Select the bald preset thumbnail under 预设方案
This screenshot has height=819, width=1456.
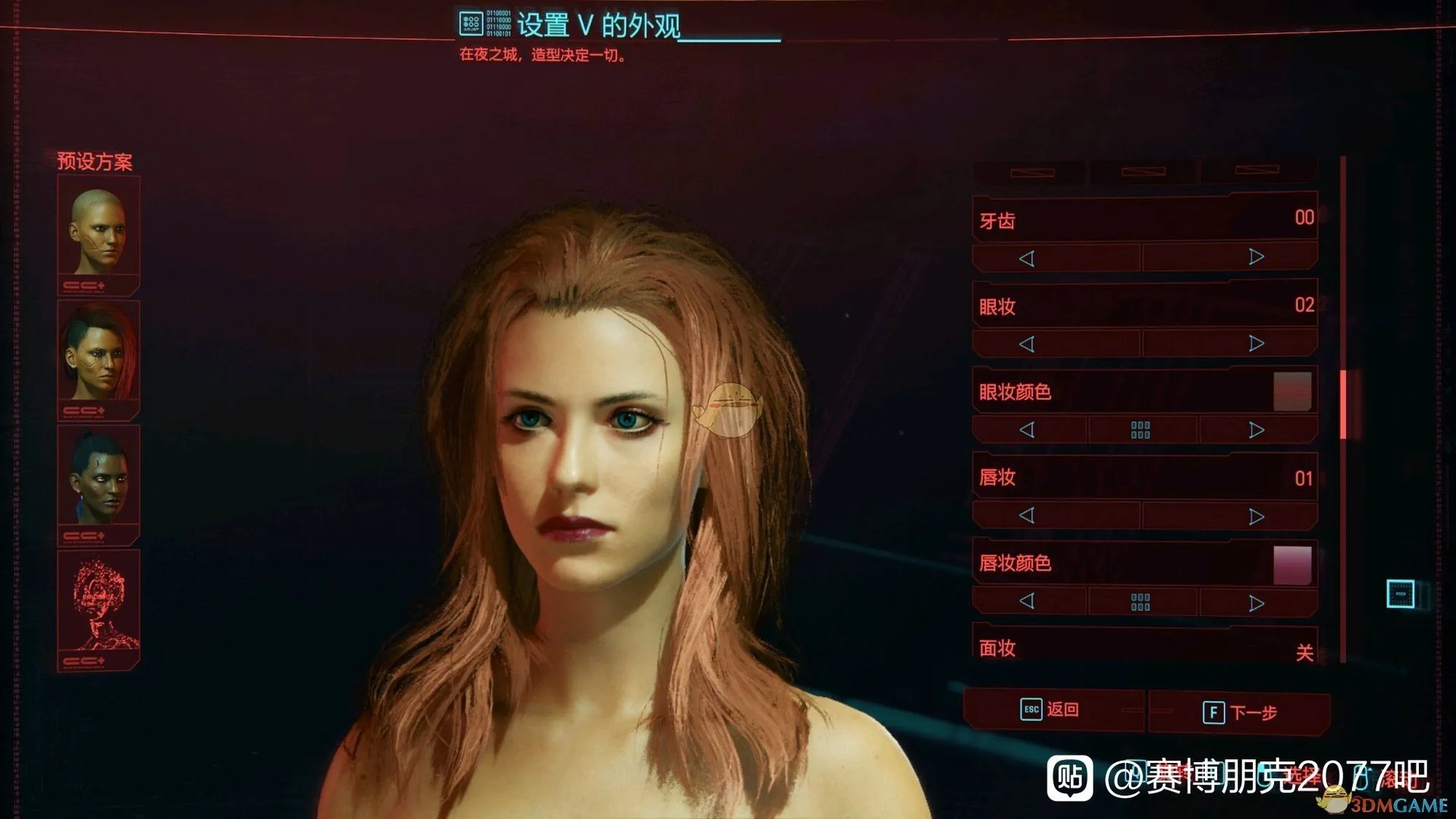click(98, 231)
